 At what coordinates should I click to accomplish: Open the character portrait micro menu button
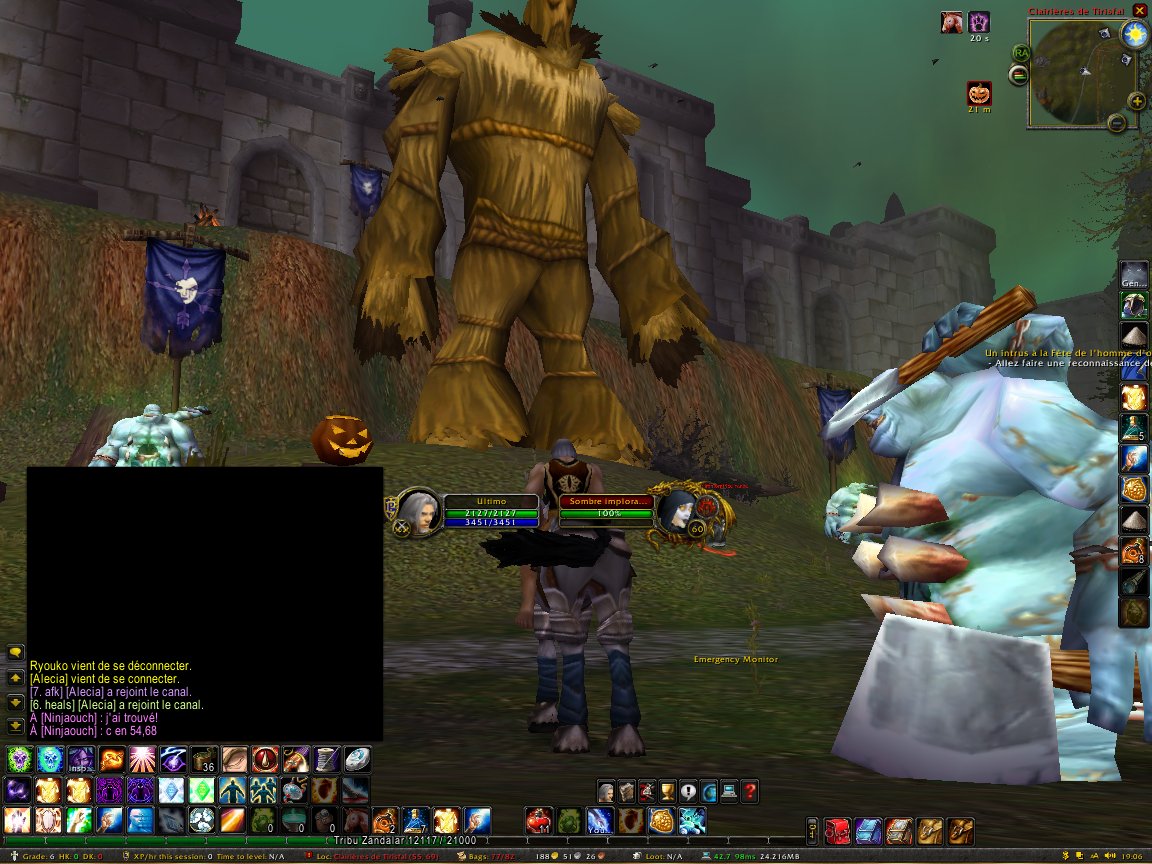point(606,791)
